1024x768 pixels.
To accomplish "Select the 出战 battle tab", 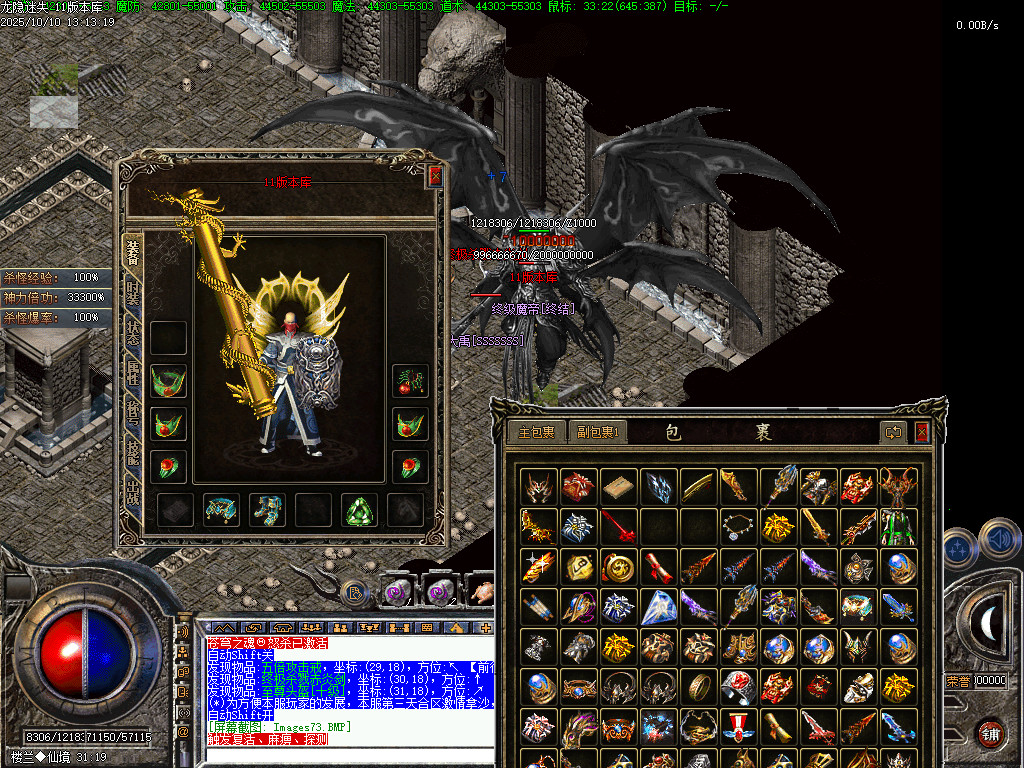I will click(x=133, y=492).
